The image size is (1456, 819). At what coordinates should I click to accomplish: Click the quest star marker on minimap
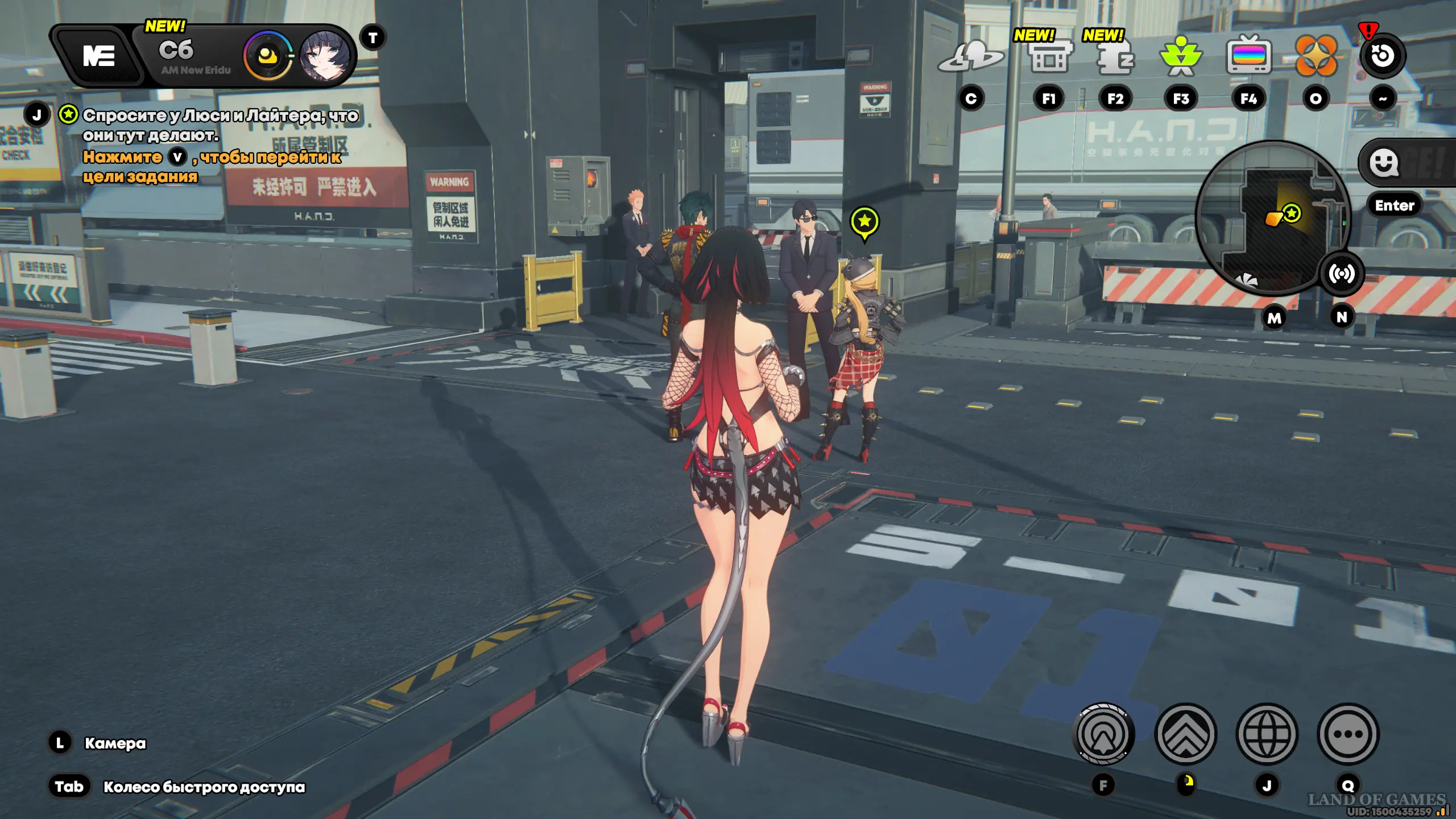click(1292, 213)
